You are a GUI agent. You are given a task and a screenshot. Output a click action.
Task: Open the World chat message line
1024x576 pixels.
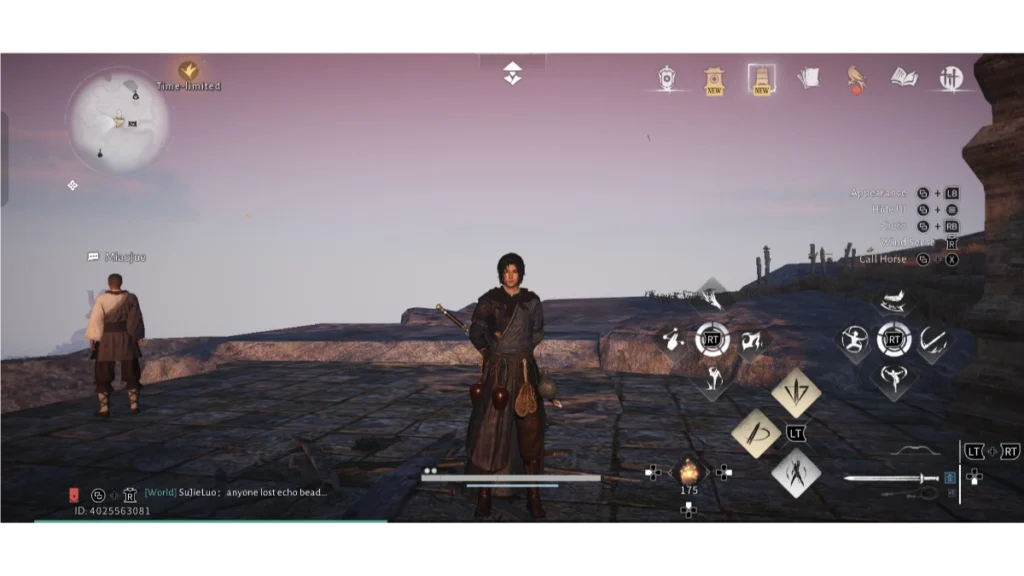(236, 493)
